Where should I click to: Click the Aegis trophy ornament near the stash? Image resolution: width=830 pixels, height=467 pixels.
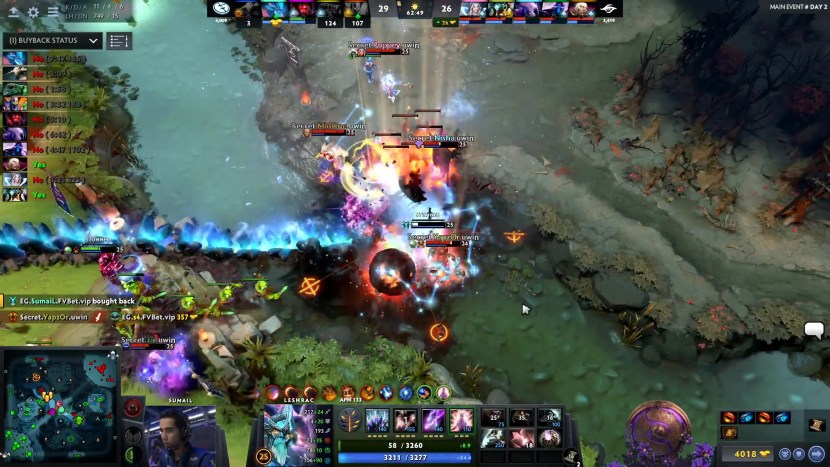[659, 430]
